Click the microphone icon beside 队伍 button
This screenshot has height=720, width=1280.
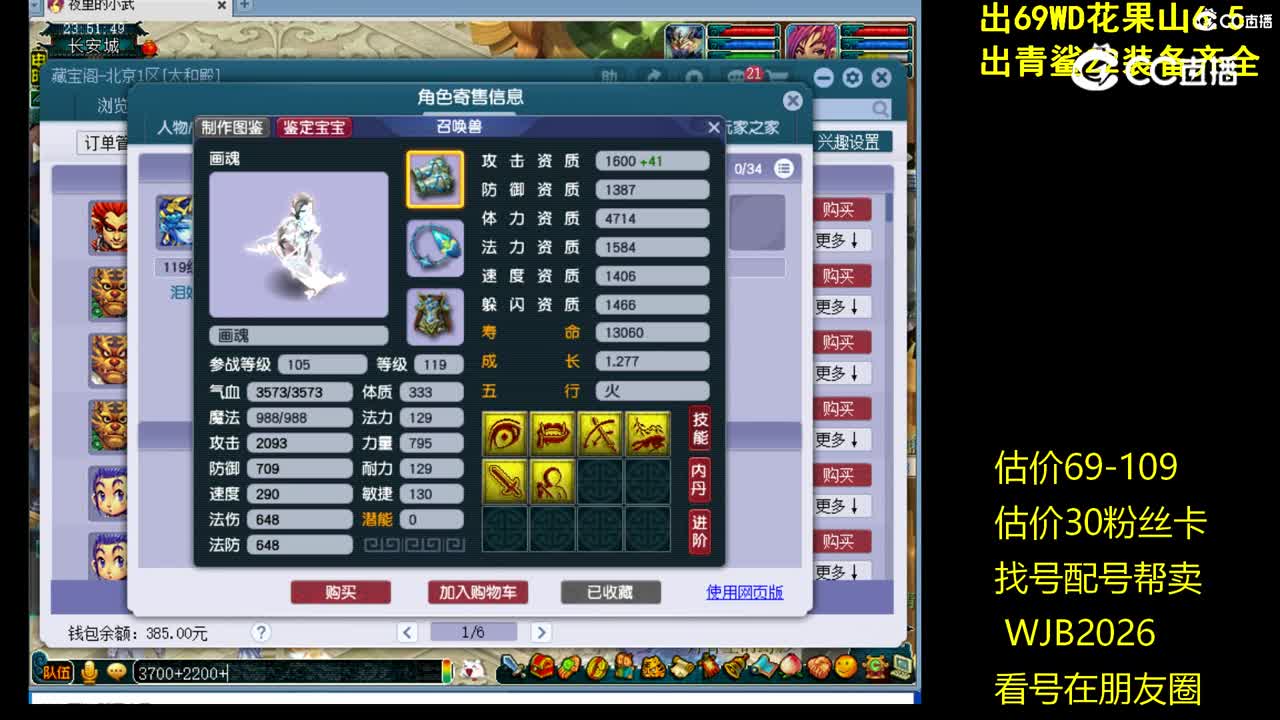(x=89, y=669)
